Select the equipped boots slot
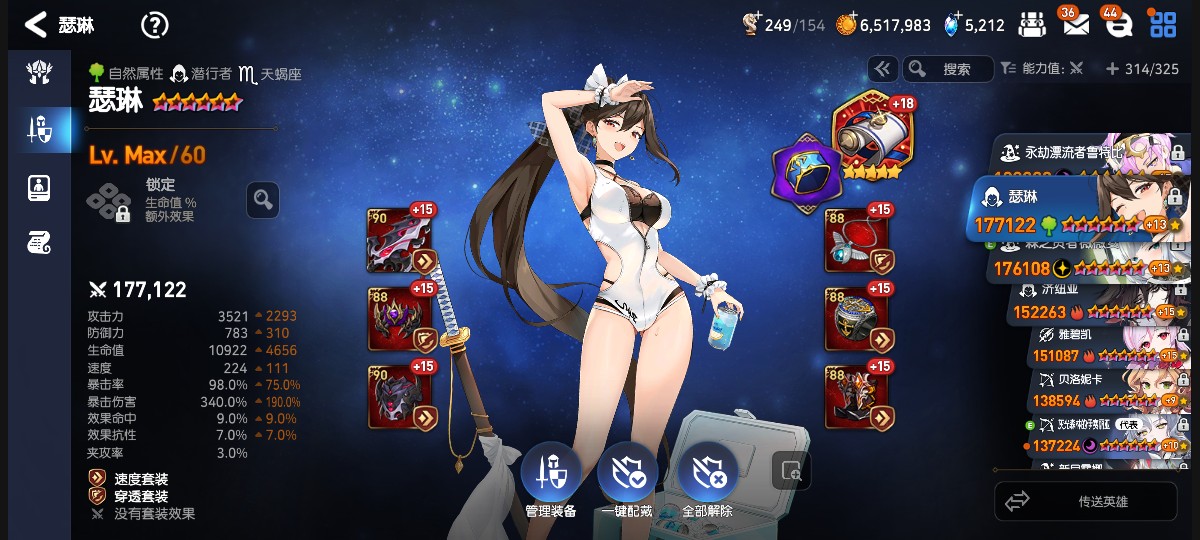This screenshot has width=1200, height=540. coord(857,396)
